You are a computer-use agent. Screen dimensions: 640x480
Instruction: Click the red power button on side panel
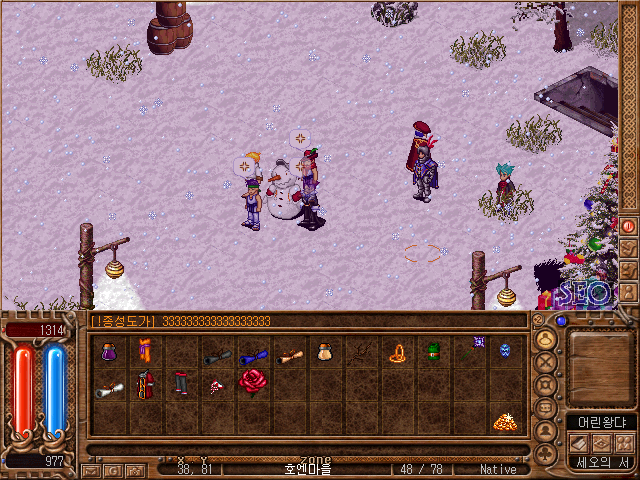click(x=628, y=226)
